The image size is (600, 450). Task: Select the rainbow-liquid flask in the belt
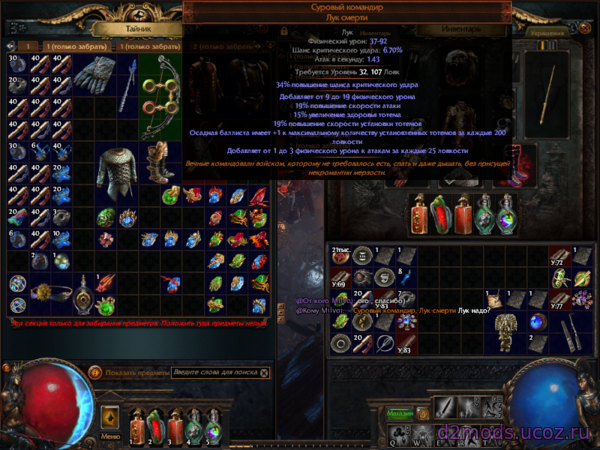(x=506, y=216)
